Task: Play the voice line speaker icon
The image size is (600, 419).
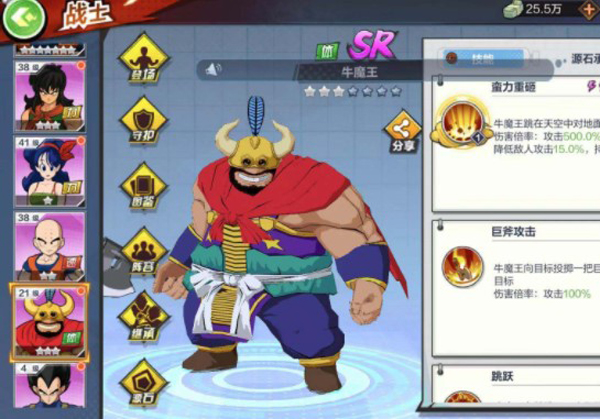Action: (213, 69)
